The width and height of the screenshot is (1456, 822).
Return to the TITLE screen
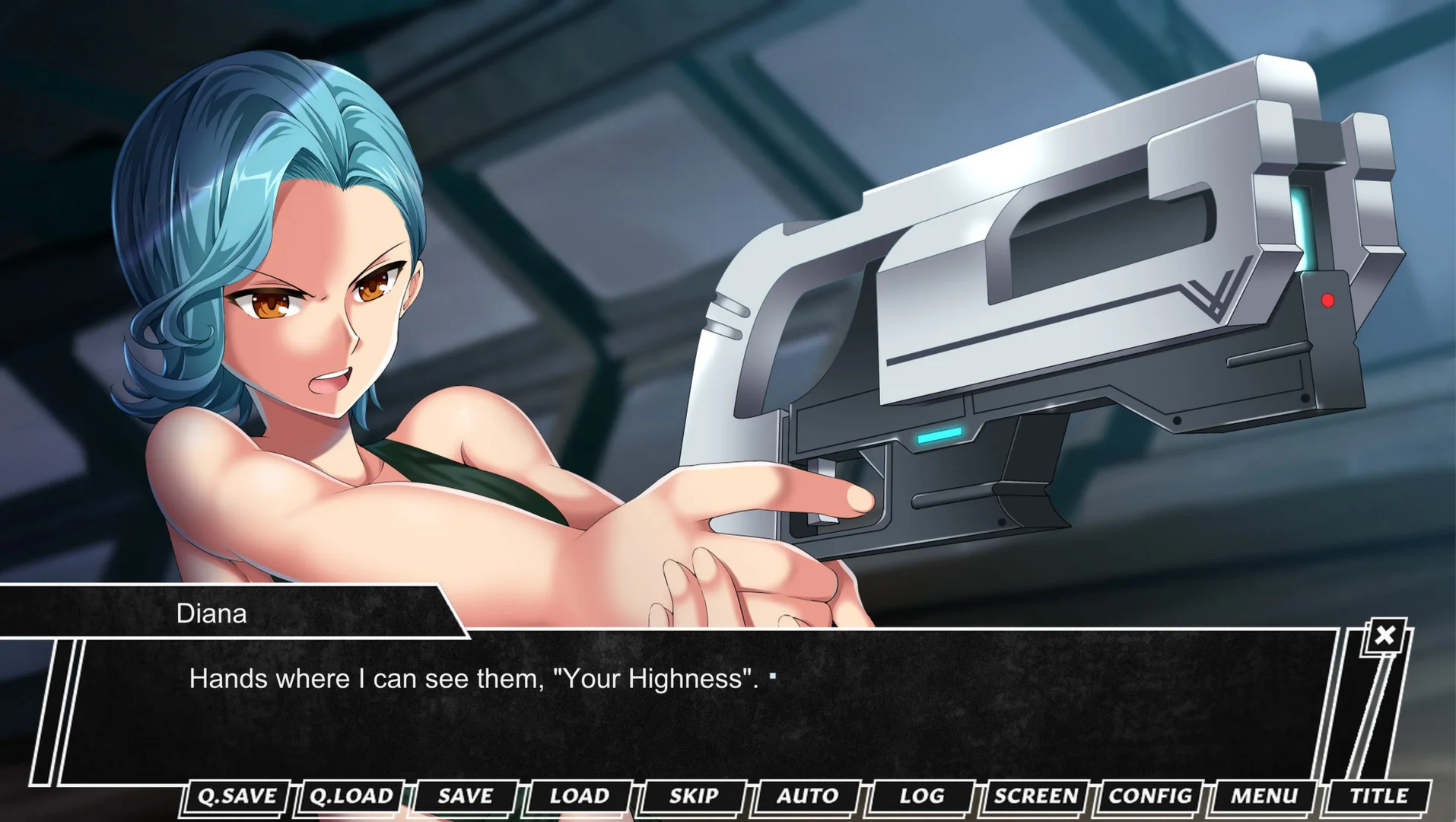(1378, 796)
